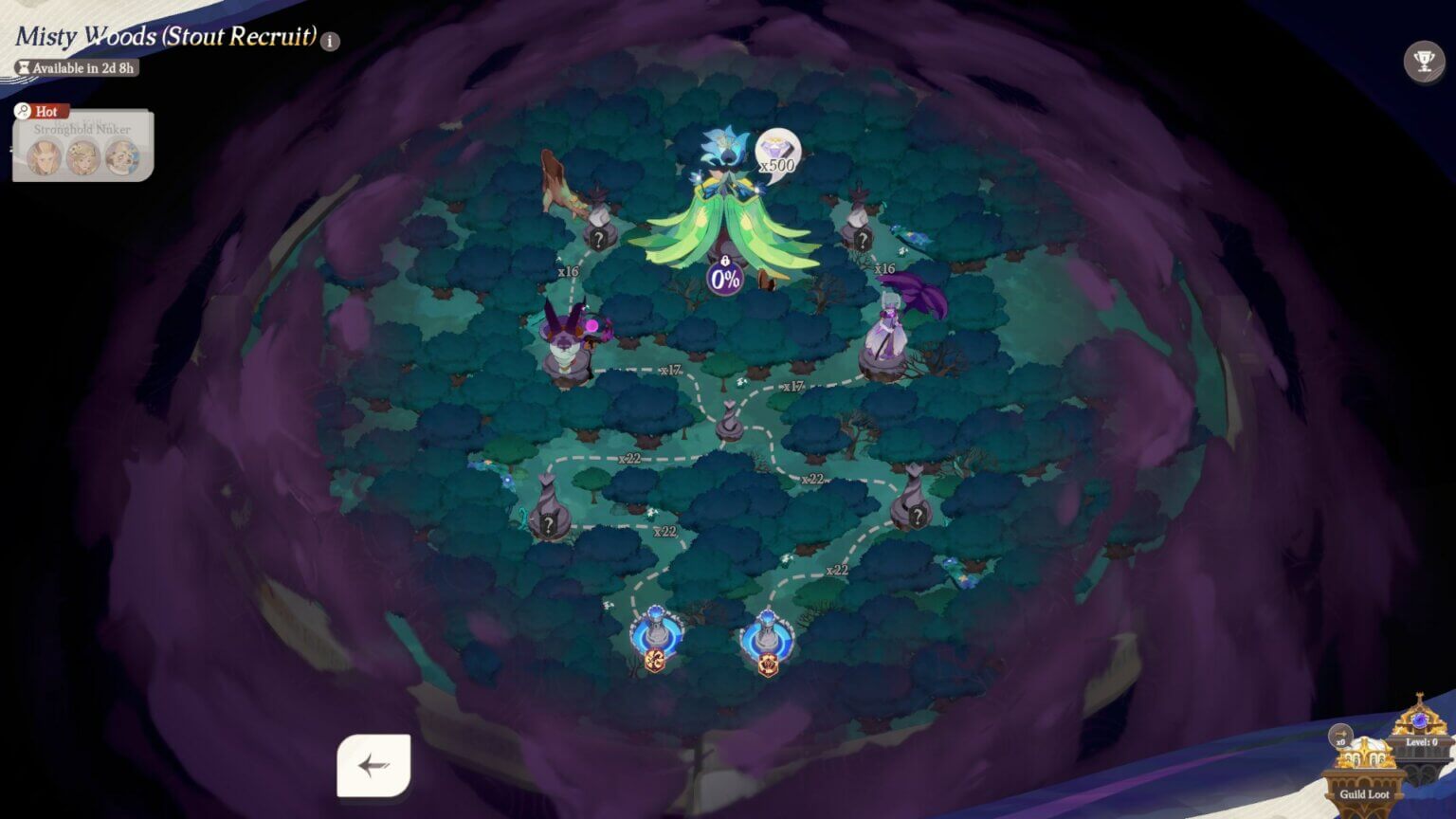Uncover the question-mark stronghold on the right side

pos(917,515)
